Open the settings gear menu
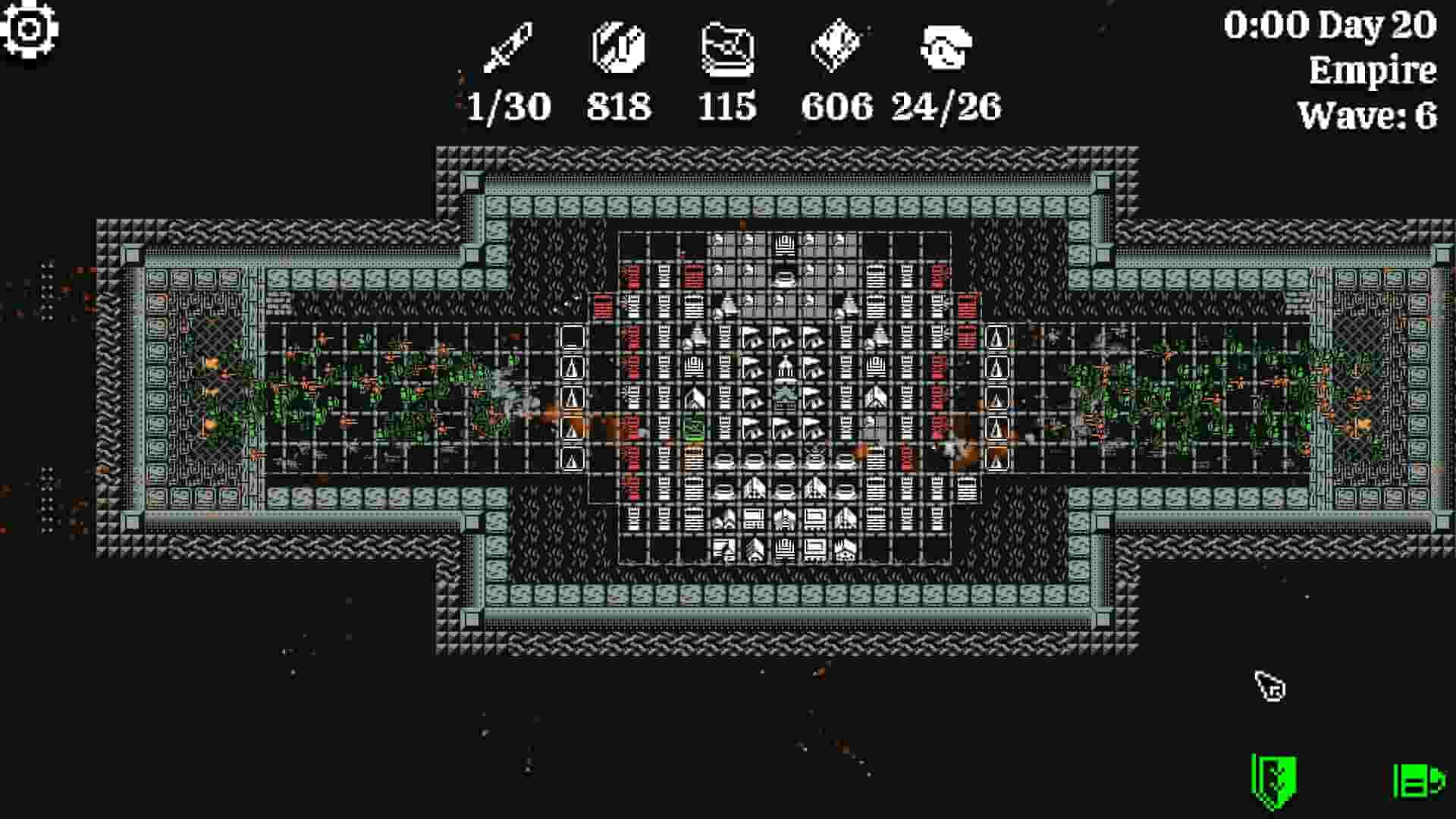Viewport: 1456px width, 819px height. (29, 29)
